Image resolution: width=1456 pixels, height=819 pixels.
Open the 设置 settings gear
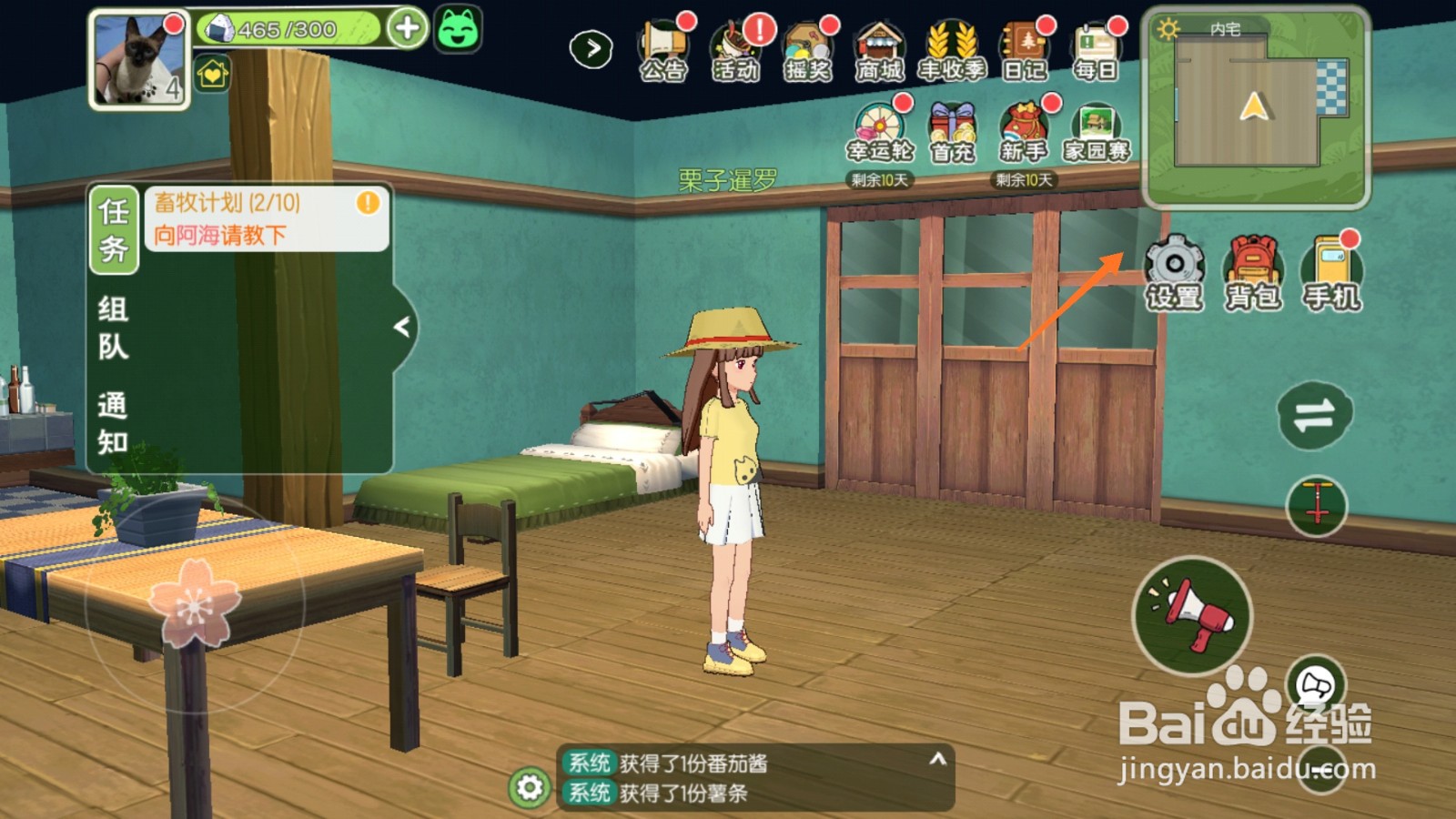coord(1174,272)
